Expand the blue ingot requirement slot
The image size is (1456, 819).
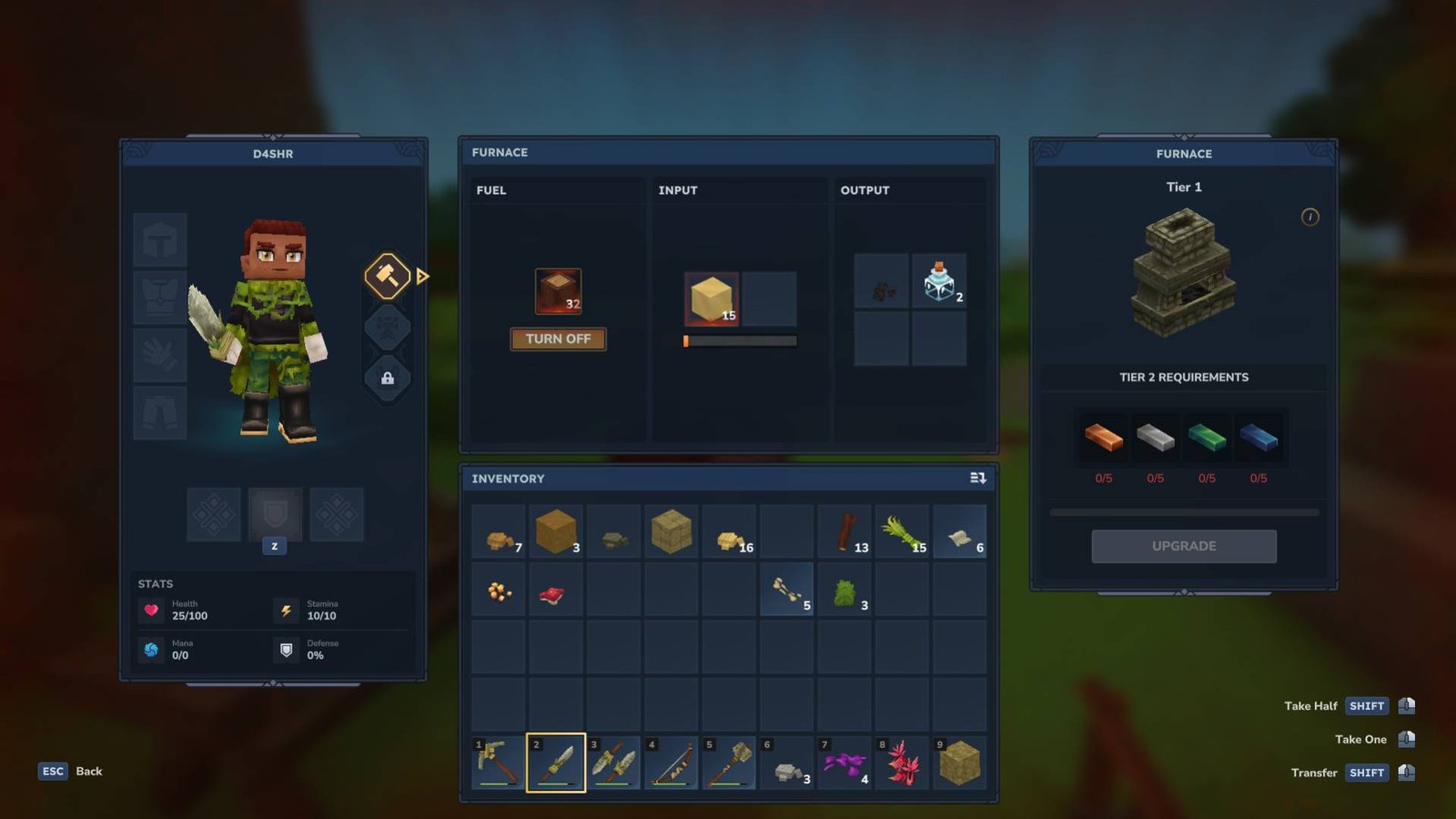click(1260, 440)
